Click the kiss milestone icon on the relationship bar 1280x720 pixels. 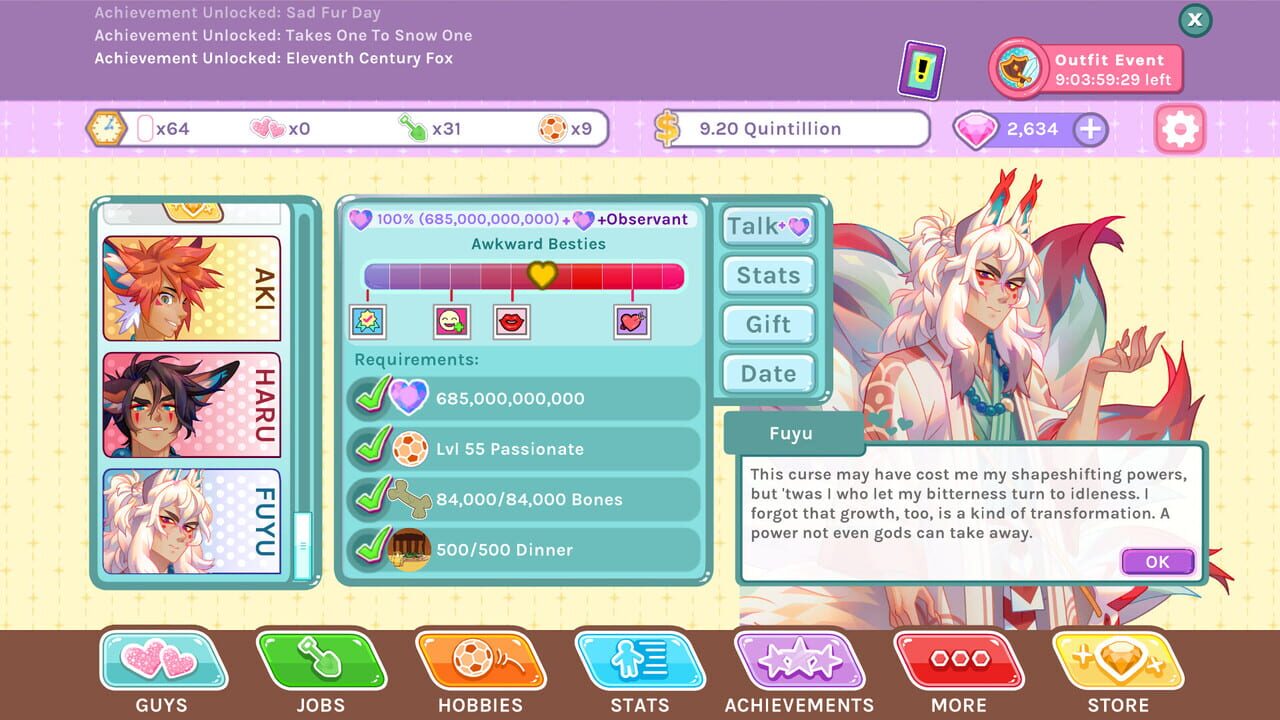[x=511, y=320]
